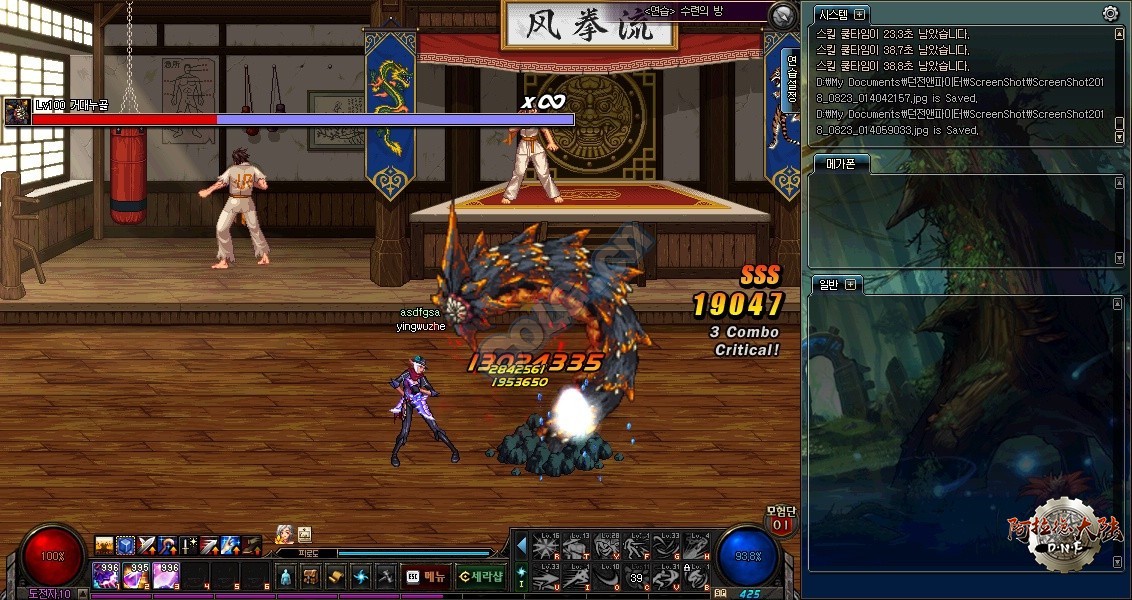Open the 연습설정 practice settings side tab

[x=791, y=78]
